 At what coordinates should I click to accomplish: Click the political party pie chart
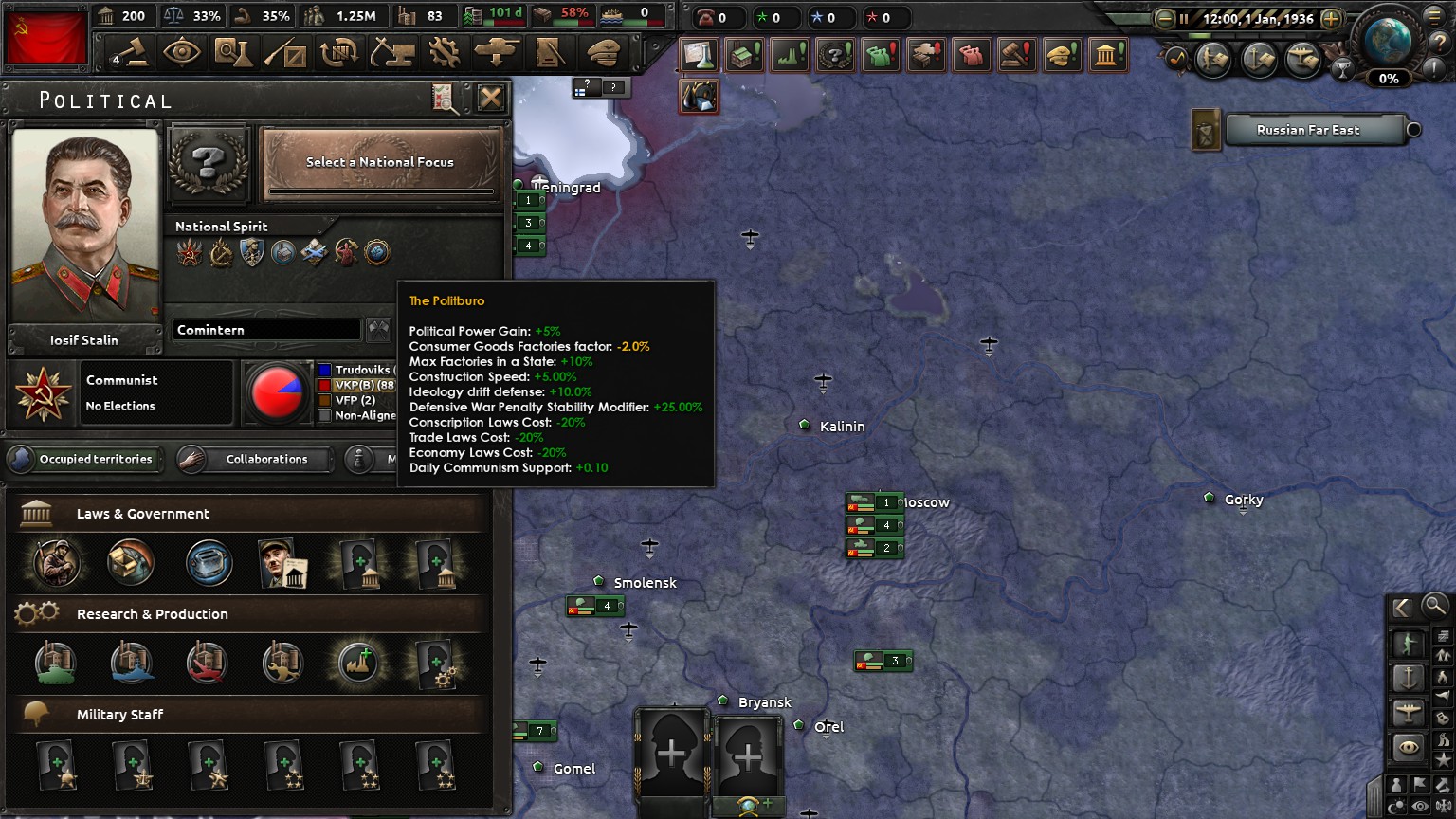(278, 393)
